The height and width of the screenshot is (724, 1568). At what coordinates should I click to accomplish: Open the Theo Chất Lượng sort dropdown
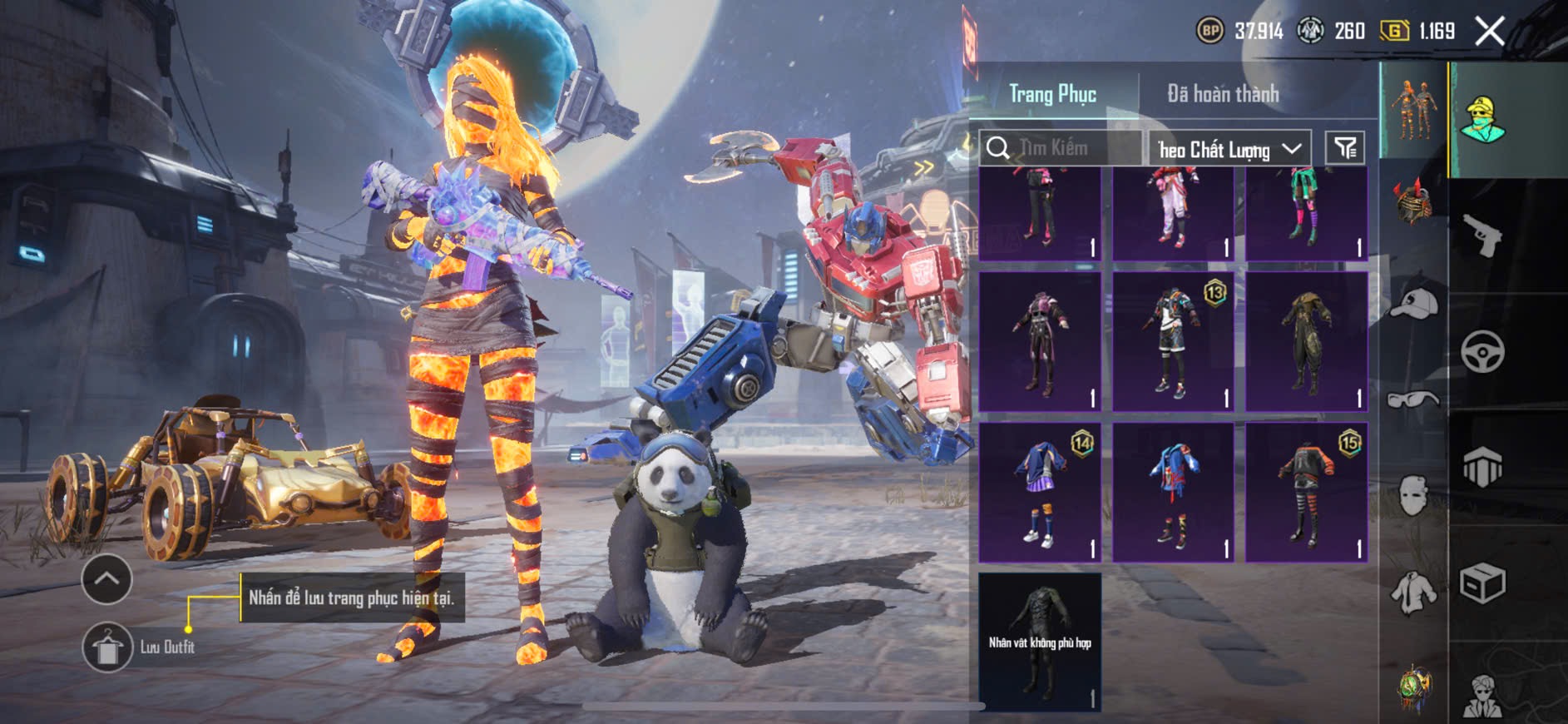click(1229, 149)
